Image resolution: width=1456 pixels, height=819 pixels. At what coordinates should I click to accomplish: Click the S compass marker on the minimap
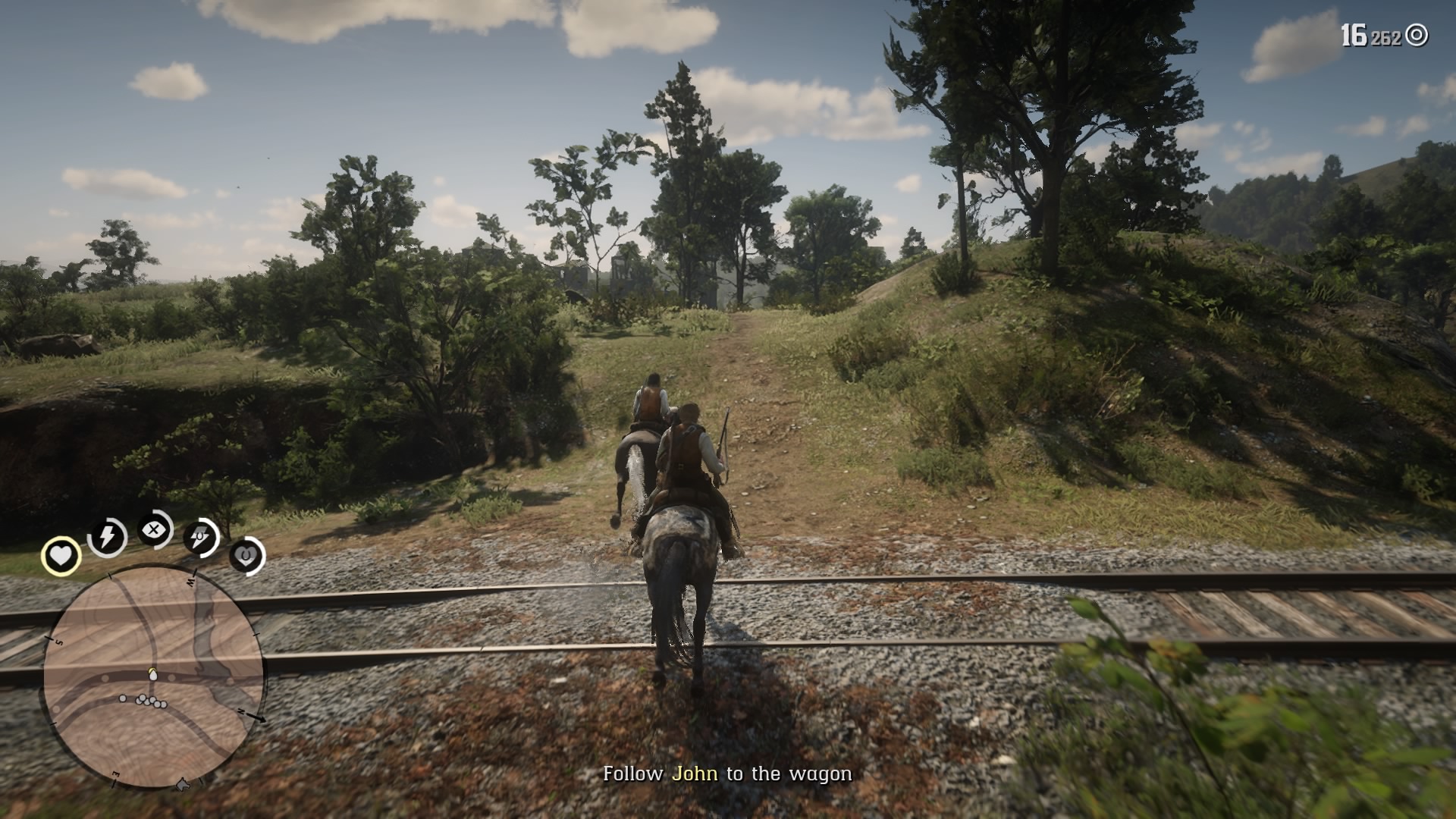tap(58, 643)
